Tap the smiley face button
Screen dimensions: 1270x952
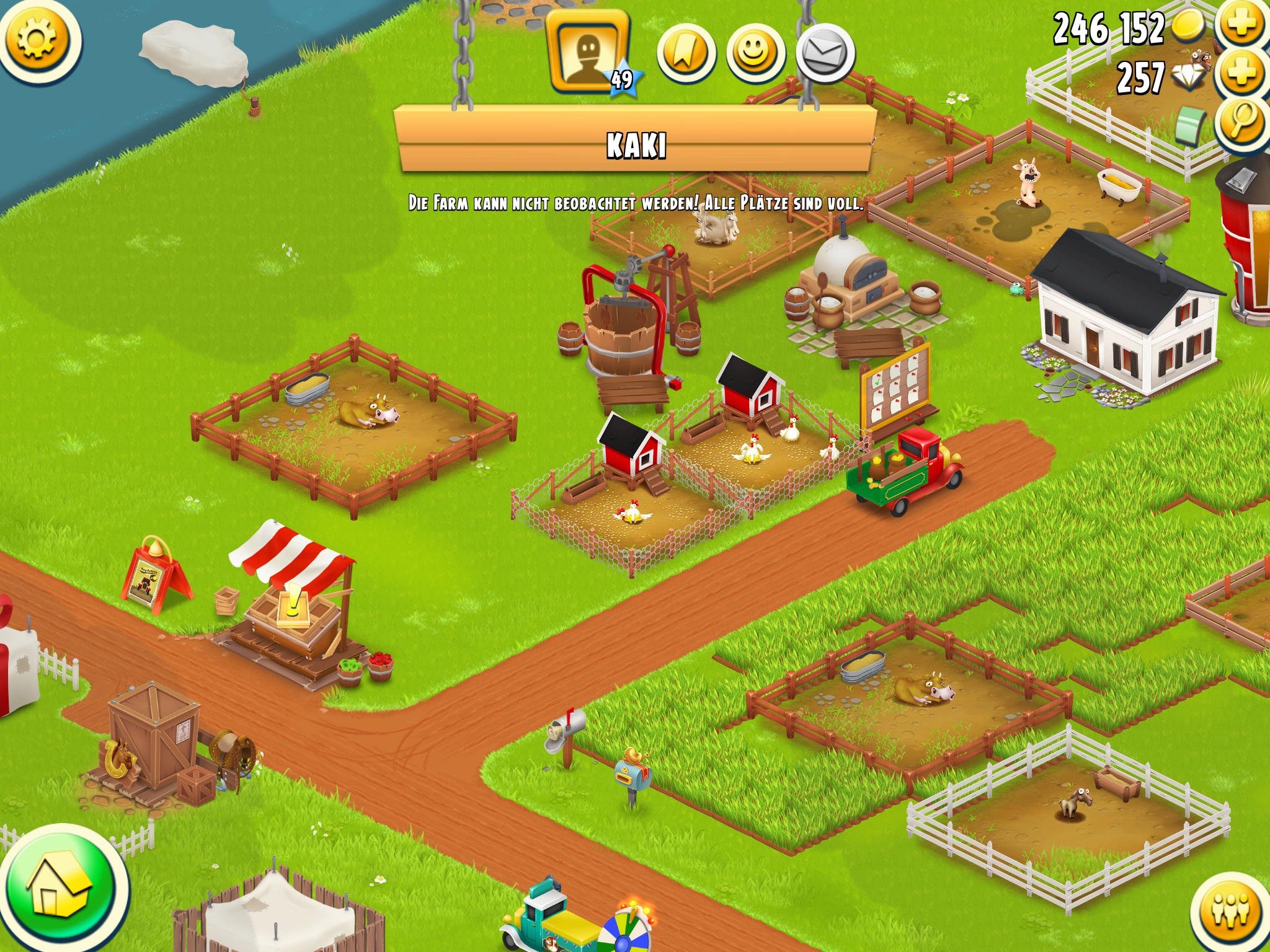[755, 54]
